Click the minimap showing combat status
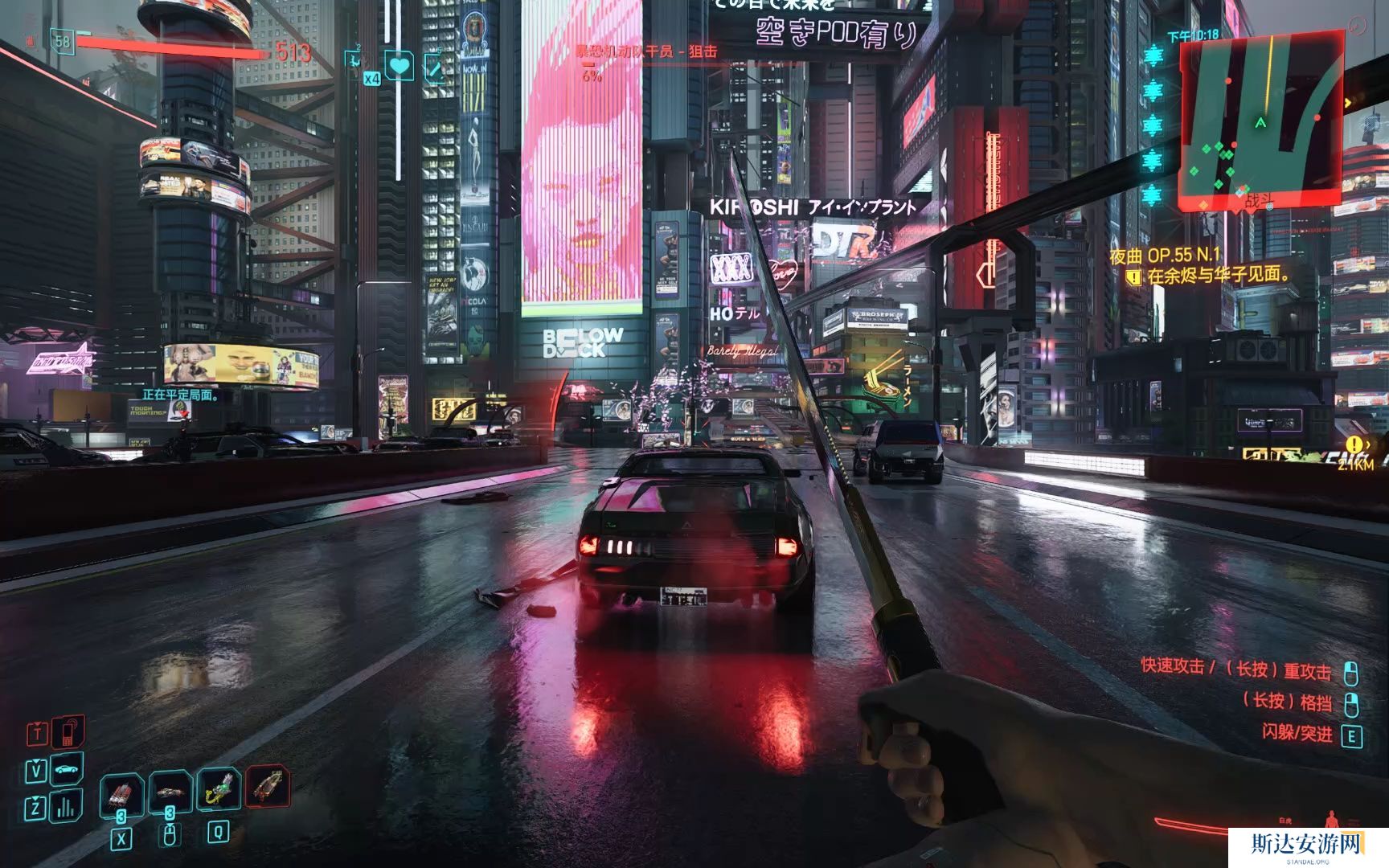Screen dimensions: 1389x868 coord(1260,121)
